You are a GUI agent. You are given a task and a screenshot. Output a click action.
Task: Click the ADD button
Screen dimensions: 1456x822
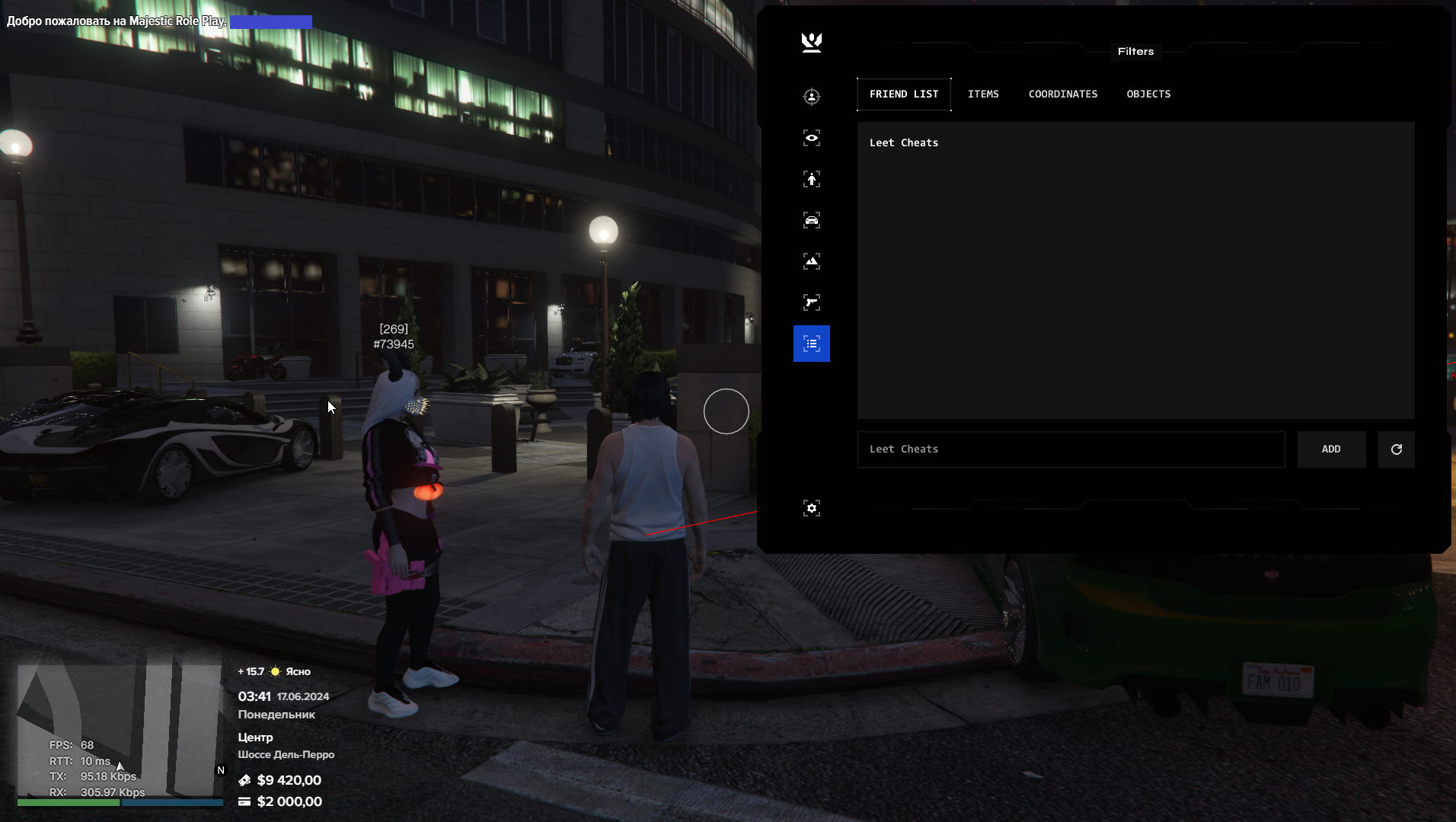[1331, 449]
